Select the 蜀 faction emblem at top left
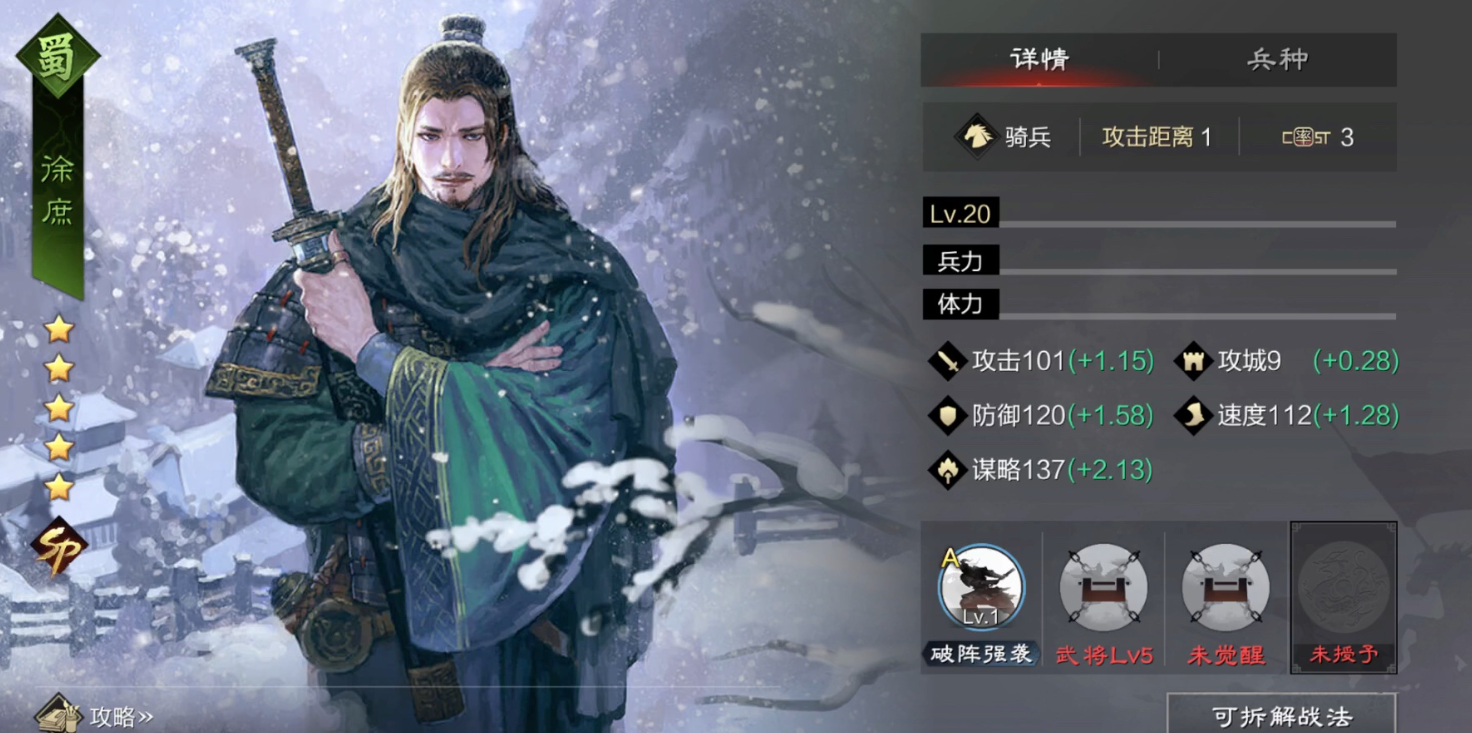 pos(57,52)
